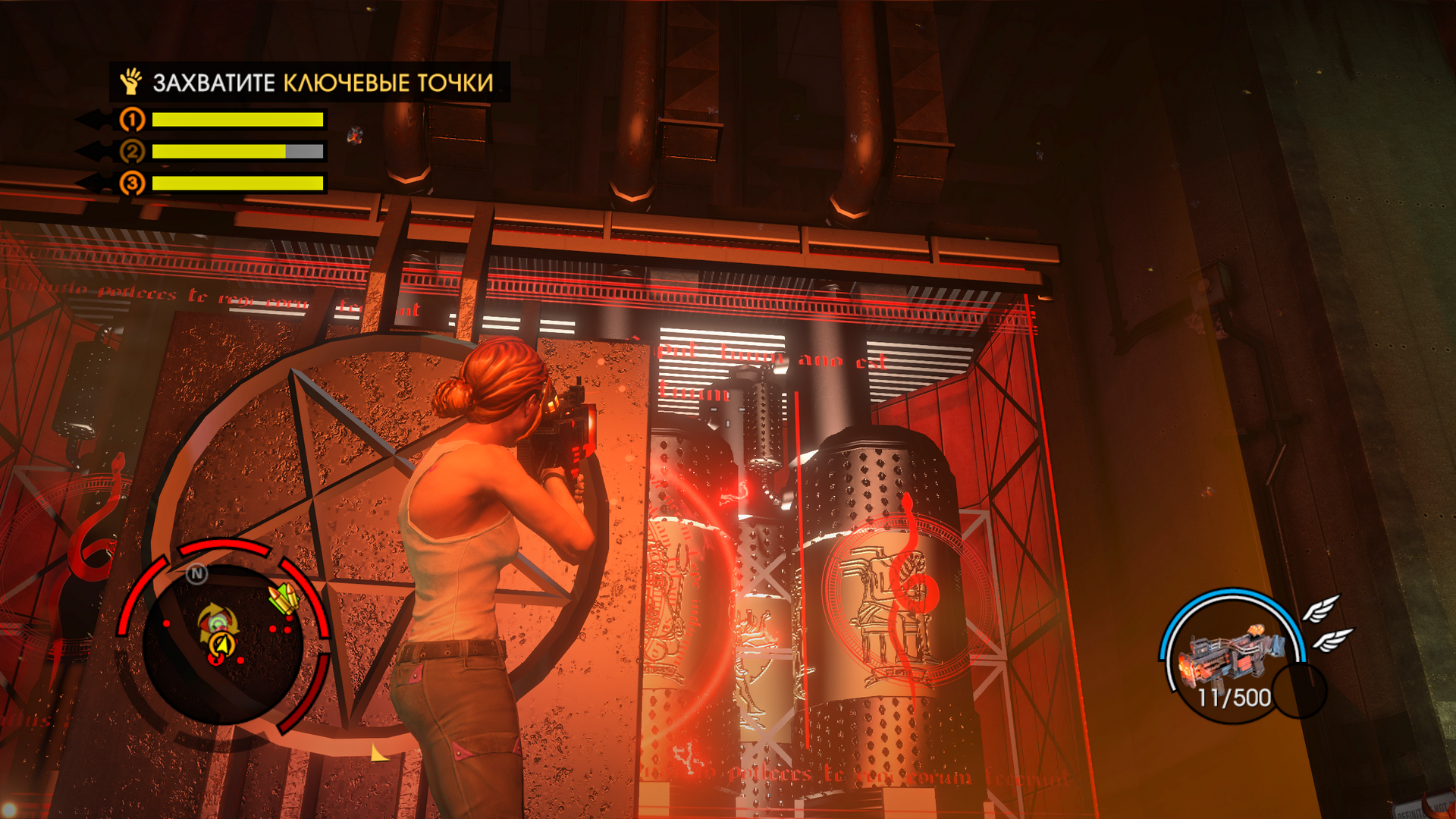
Task: Click the player arrow on minimap
Action: click(x=221, y=645)
